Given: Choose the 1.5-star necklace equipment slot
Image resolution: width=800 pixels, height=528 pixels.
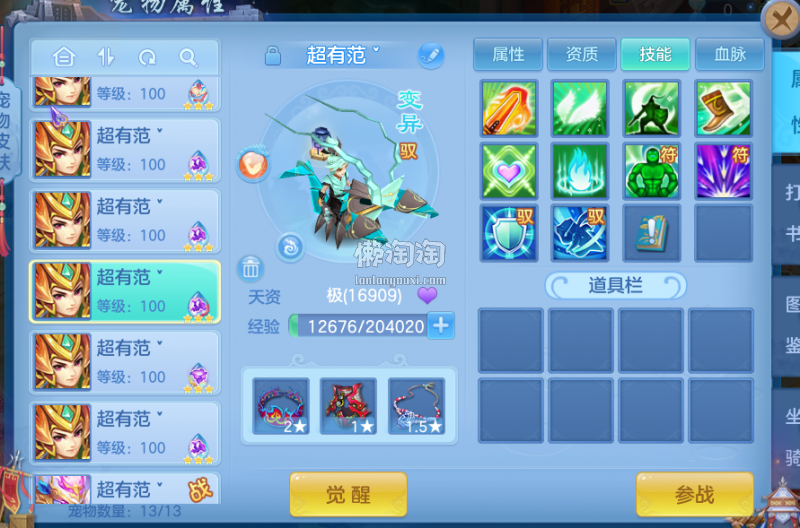Looking at the screenshot, I should click(416, 406).
